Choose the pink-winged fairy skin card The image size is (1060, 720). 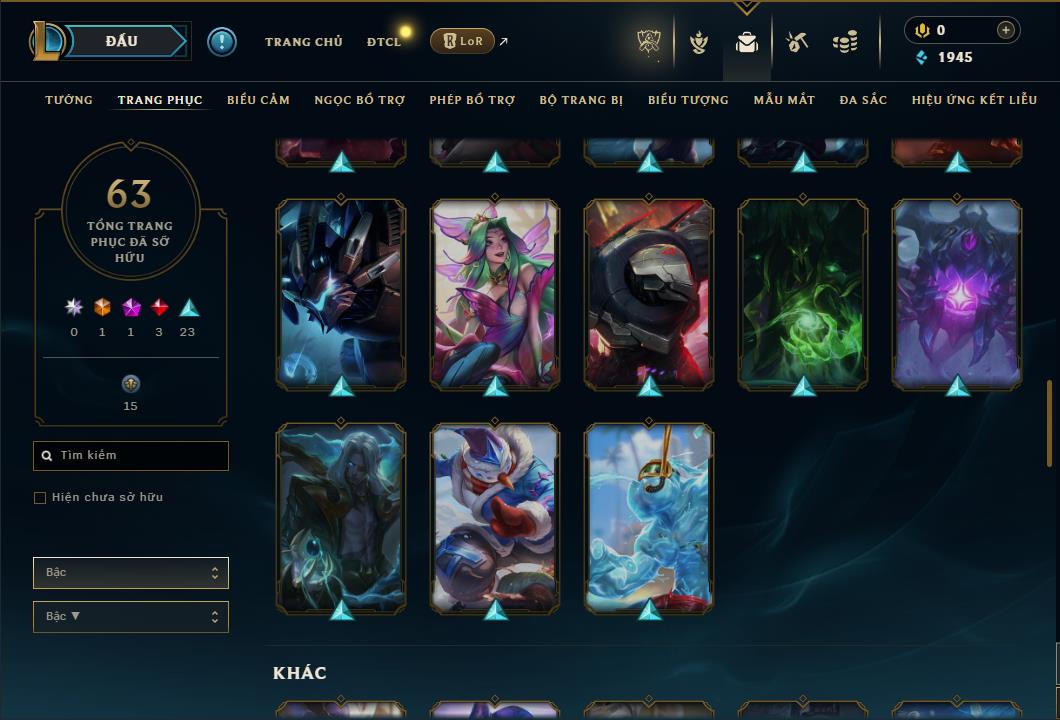pyautogui.click(x=495, y=293)
